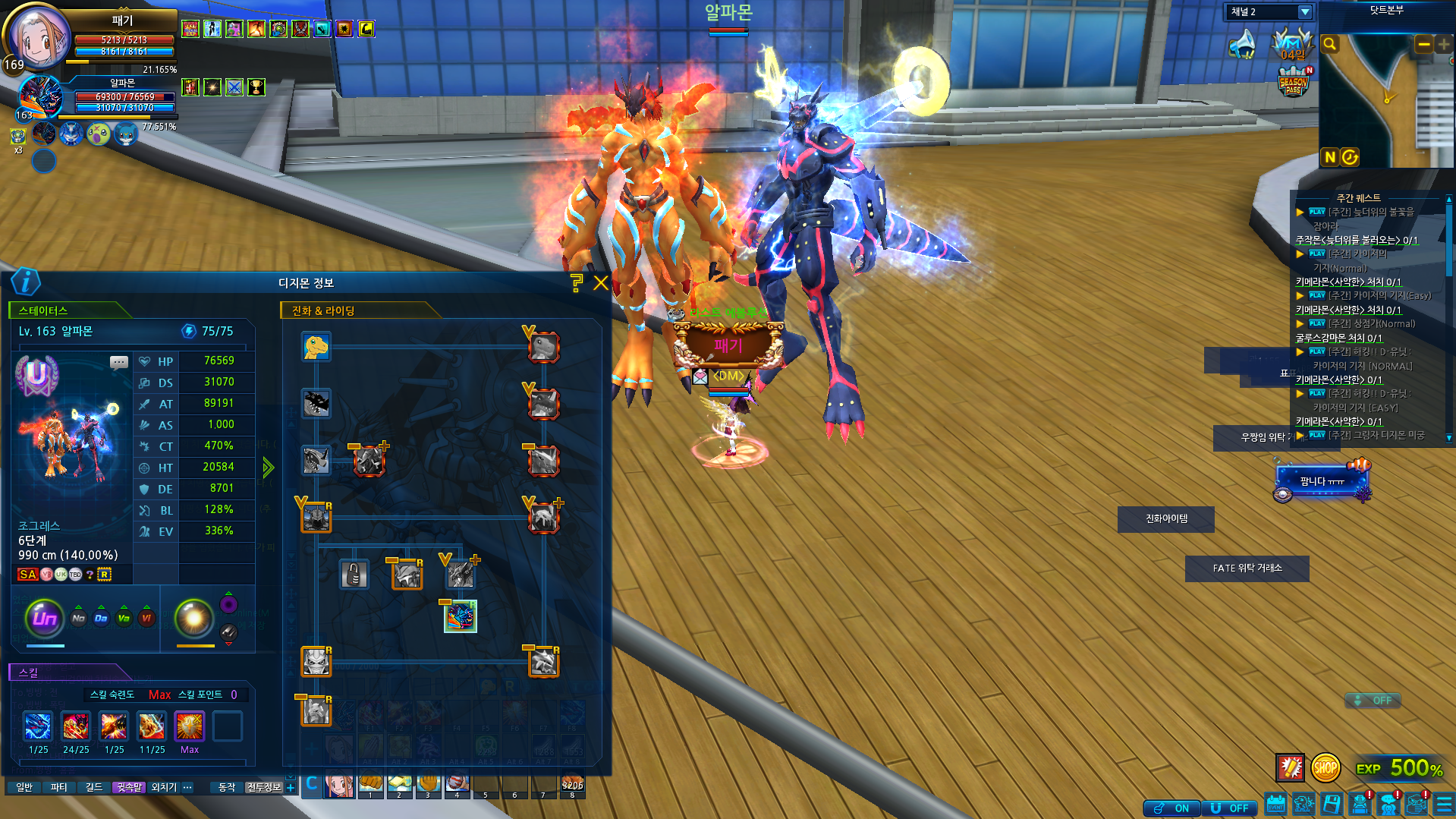1456x819 pixels.
Task: Zoom out the minimap with the minus button
Action: pos(1423,45)
